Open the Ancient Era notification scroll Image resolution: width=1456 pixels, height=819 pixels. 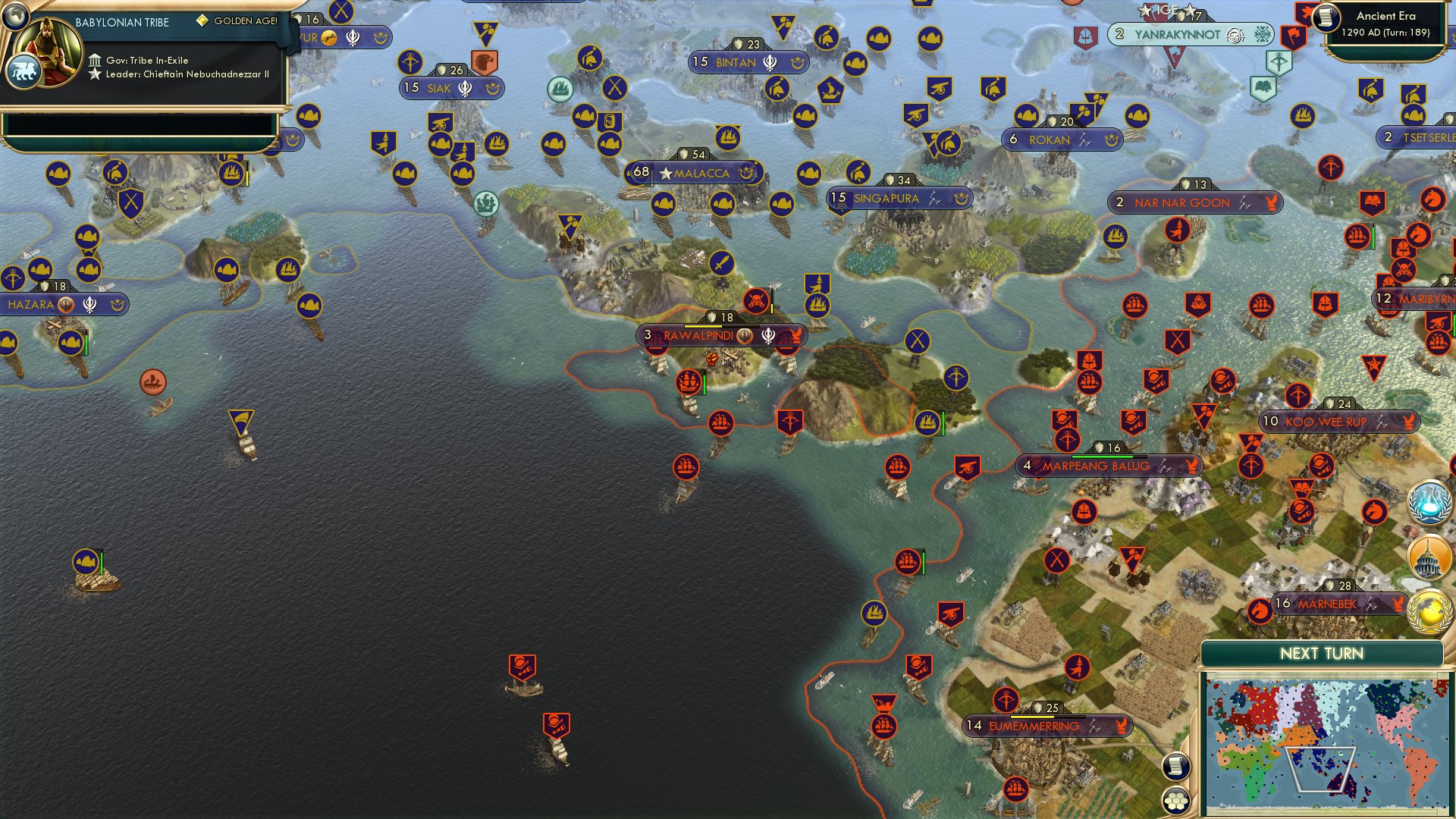click(1326, 18)
